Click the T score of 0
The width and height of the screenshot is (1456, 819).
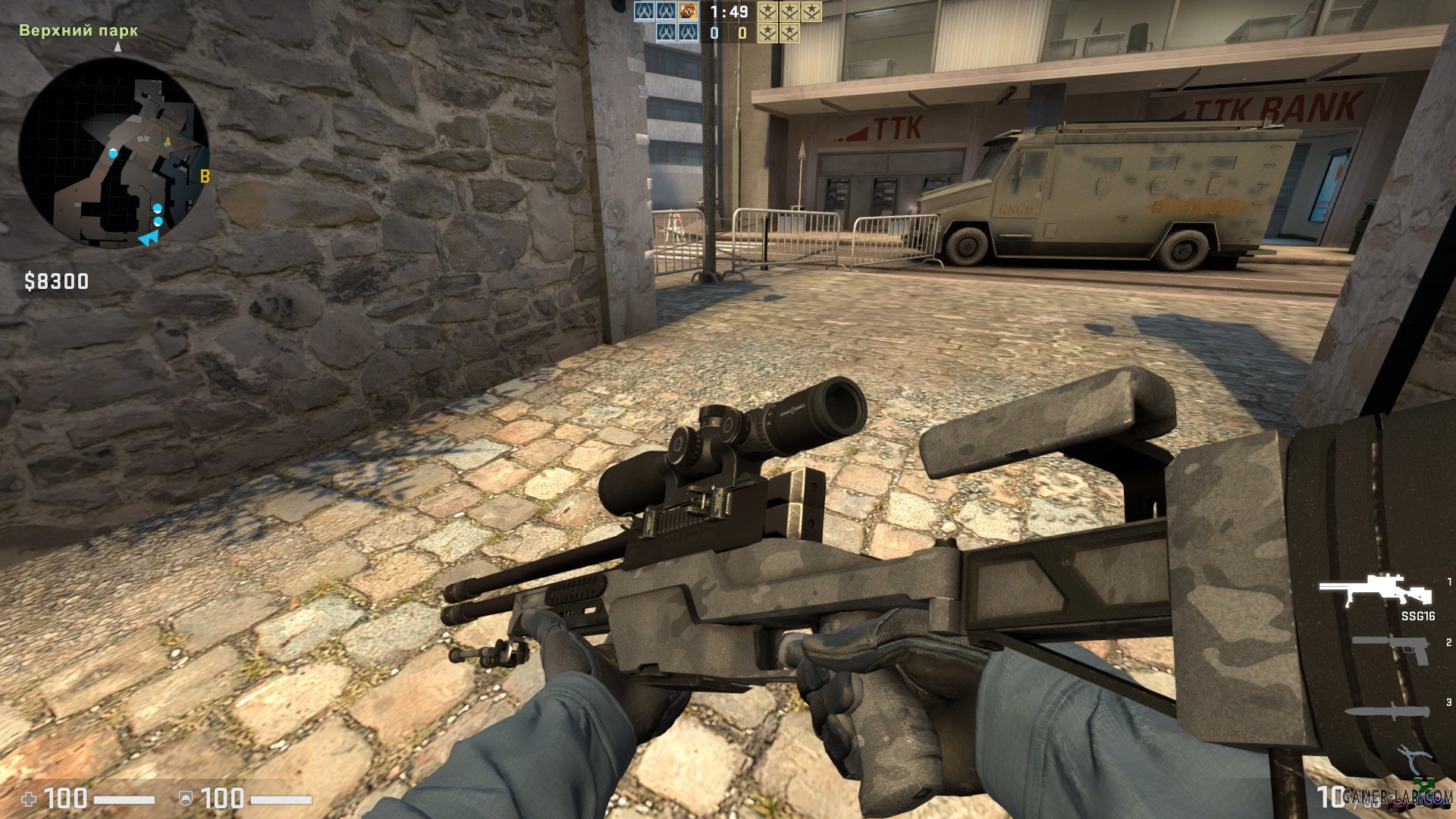pos(742,33)
